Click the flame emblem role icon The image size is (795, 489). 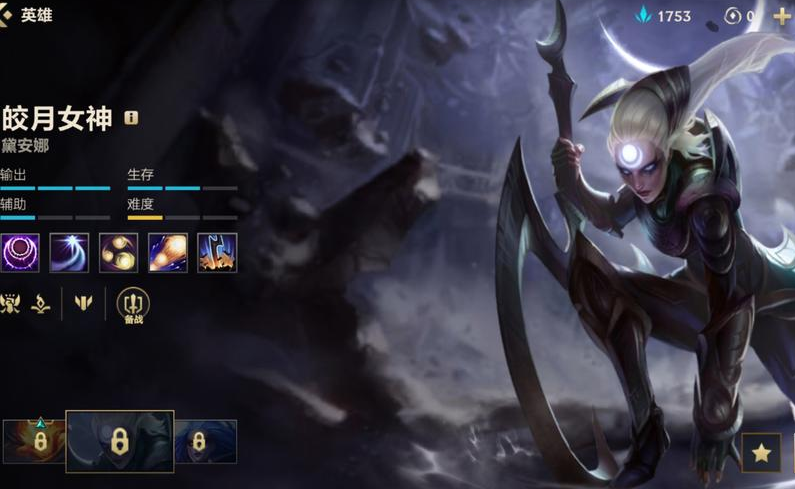coord(41,302)
